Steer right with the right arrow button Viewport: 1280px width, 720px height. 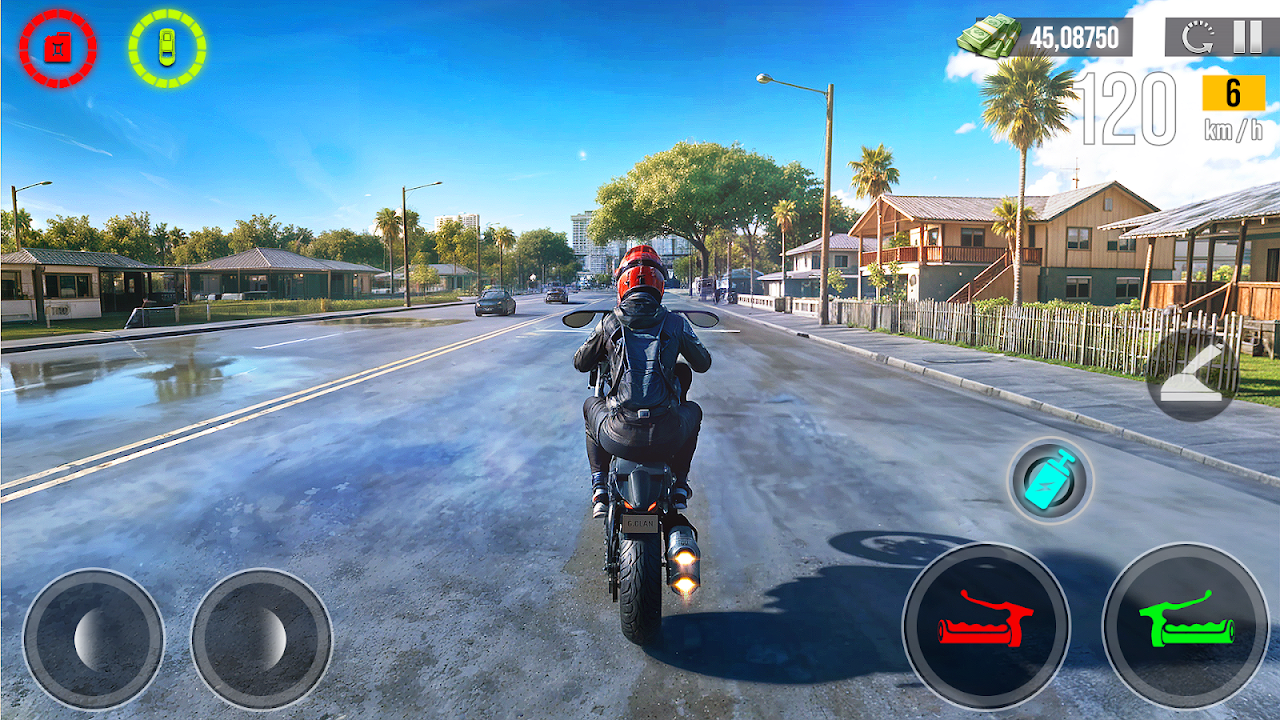(261, 640)
